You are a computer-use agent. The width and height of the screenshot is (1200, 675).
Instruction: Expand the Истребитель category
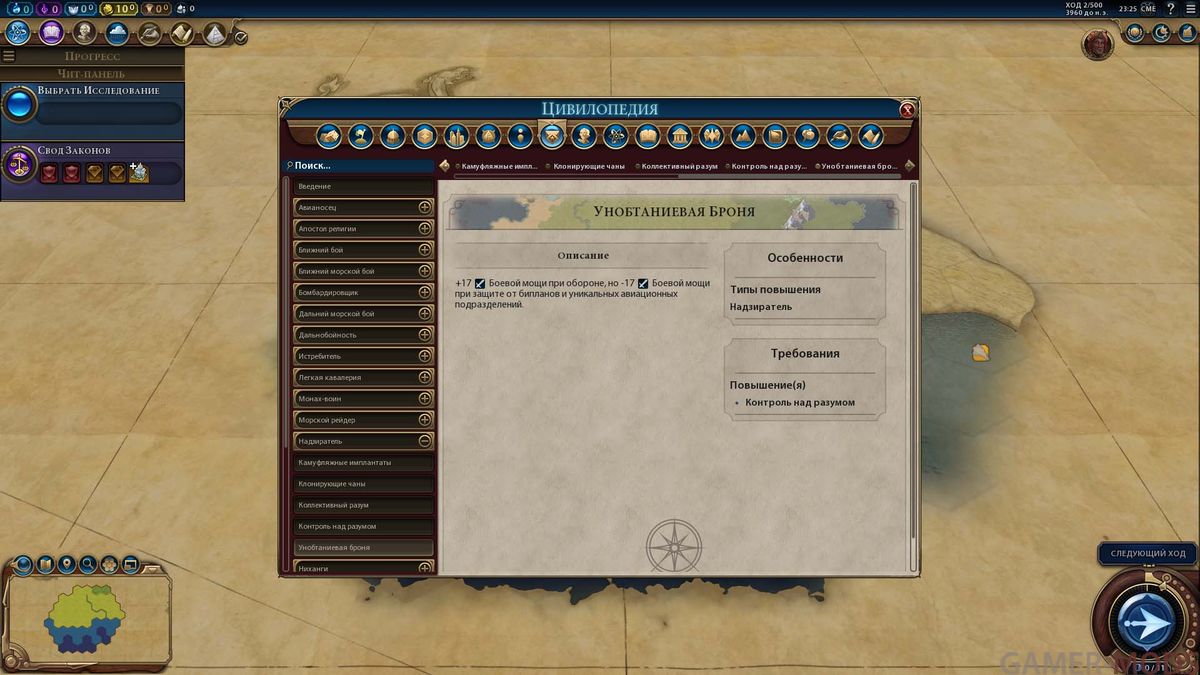pos(425,356)
